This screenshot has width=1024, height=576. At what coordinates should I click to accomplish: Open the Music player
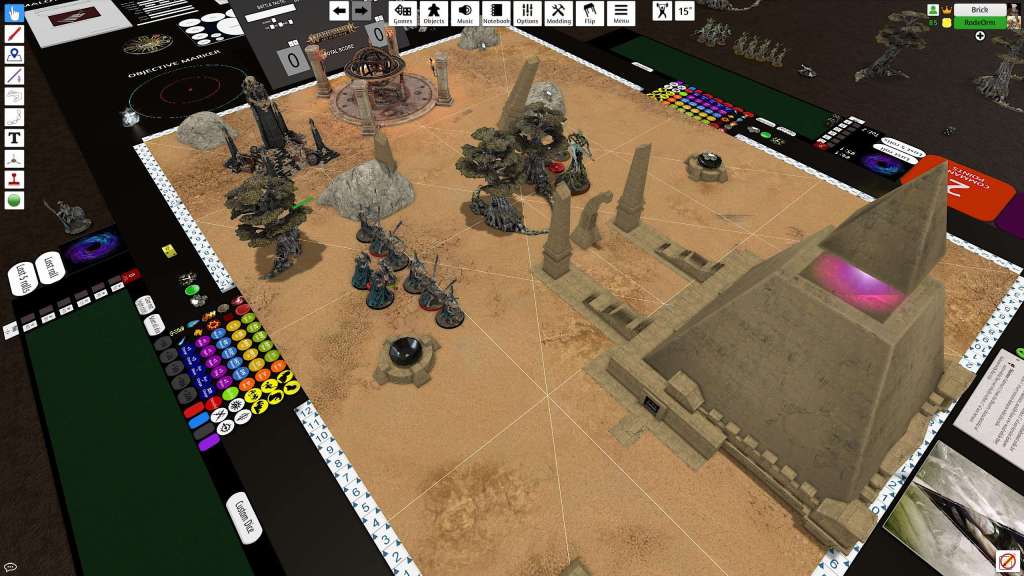point(465,12)
